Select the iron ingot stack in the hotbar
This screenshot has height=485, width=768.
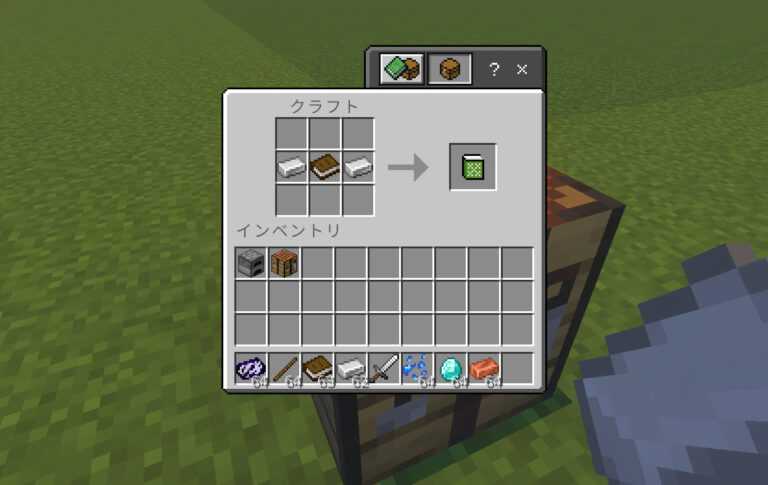(x=352, y=369)
